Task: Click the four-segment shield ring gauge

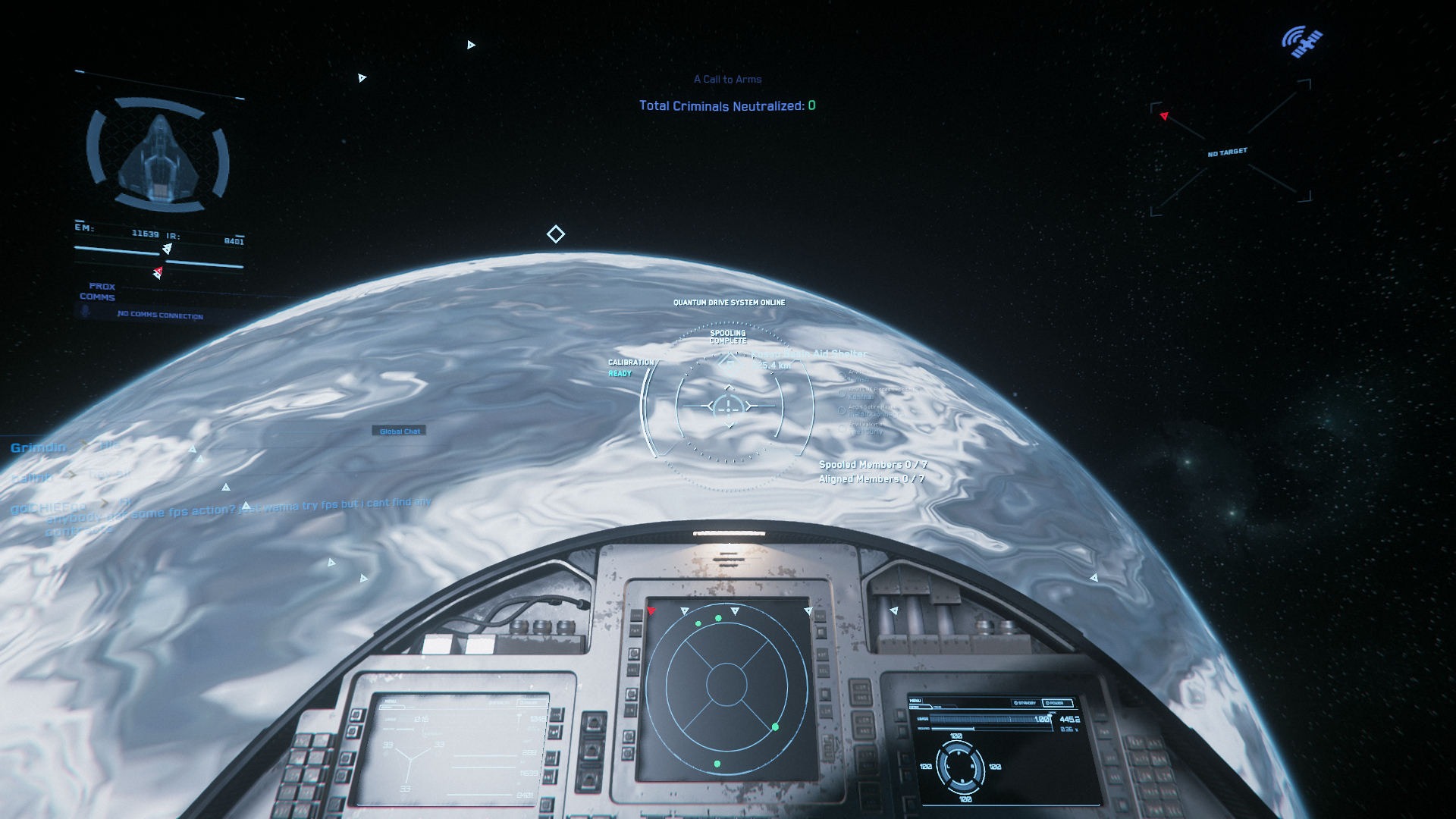Action: click(x=959, y=766)
